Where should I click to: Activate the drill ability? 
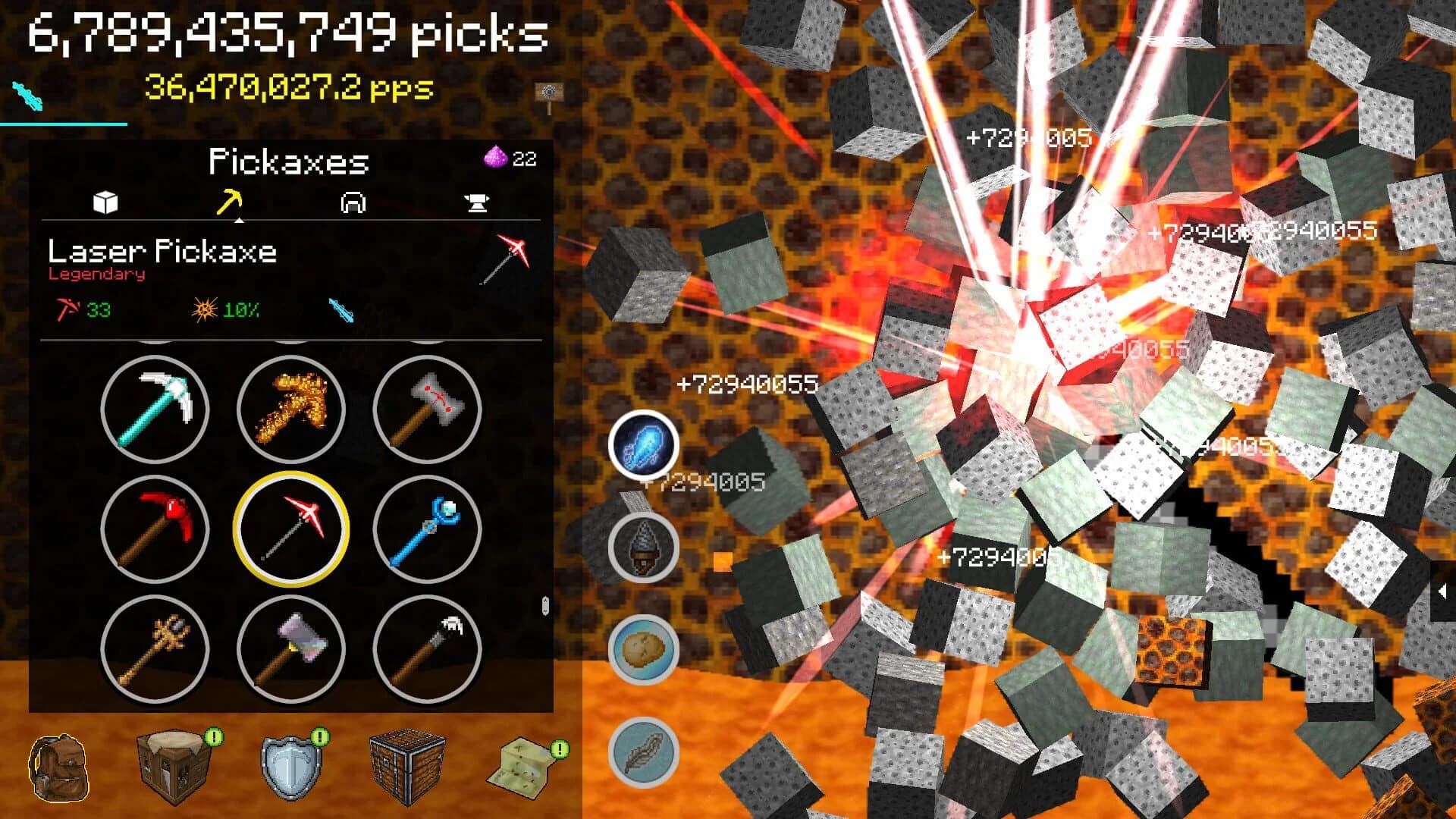644,546
